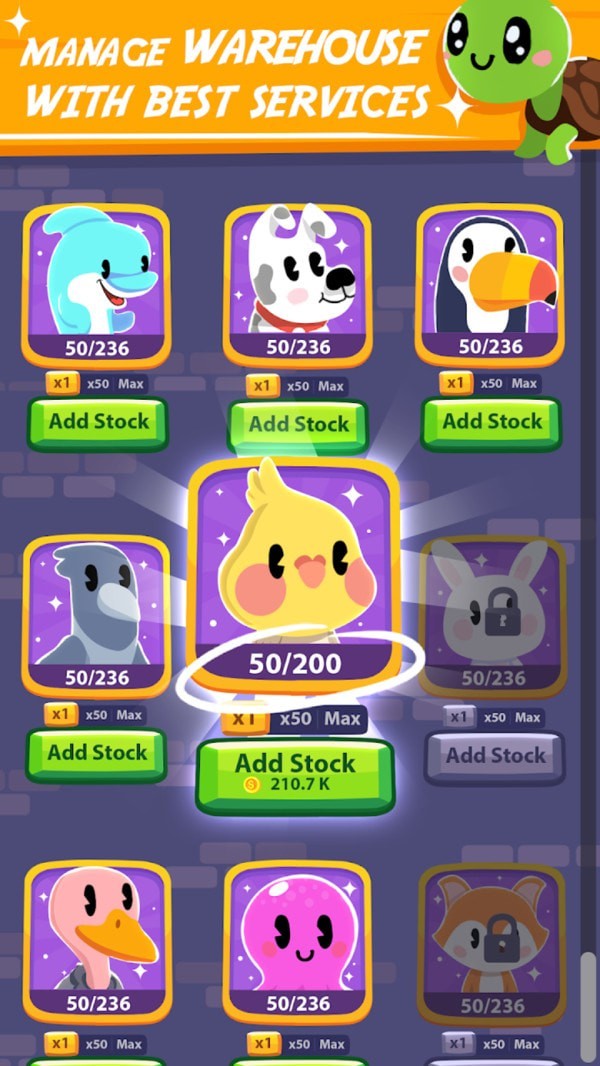Choose Max quantity under the yellow chick
The width and height of the screenshot is (600, 1066).
click(342, 719)
